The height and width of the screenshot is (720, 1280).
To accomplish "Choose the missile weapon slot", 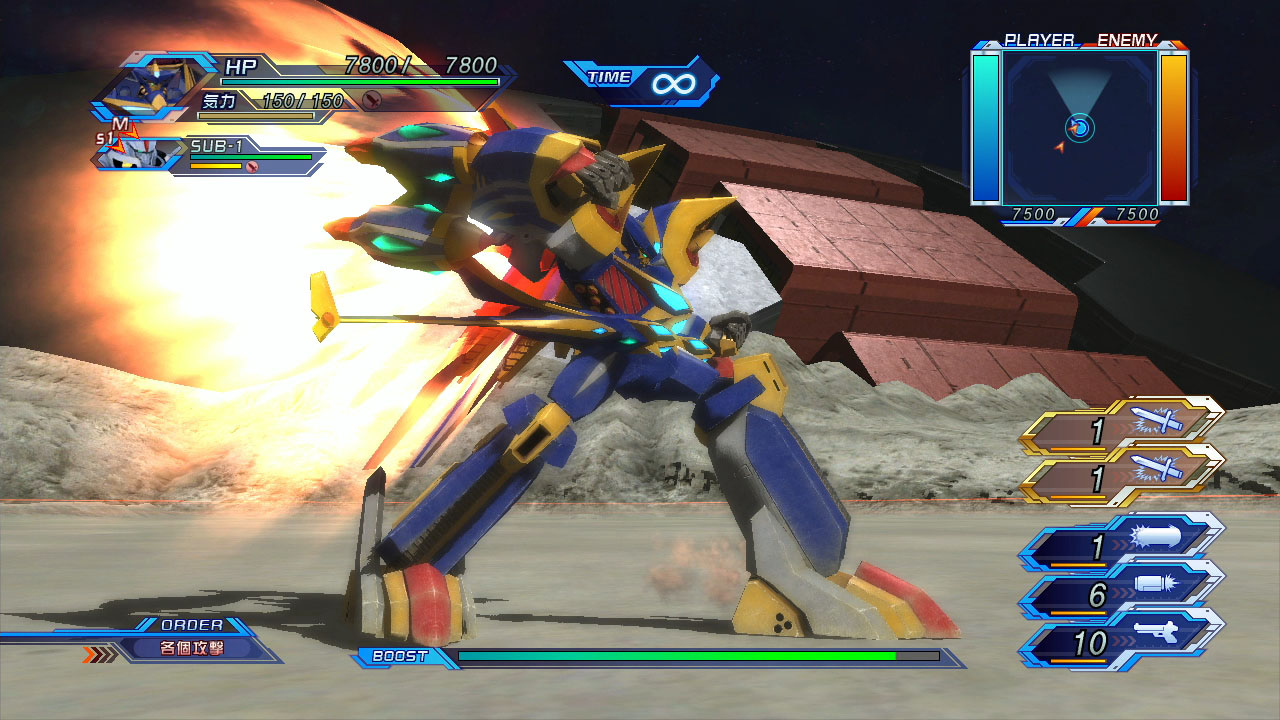I will pos(1122,546).
